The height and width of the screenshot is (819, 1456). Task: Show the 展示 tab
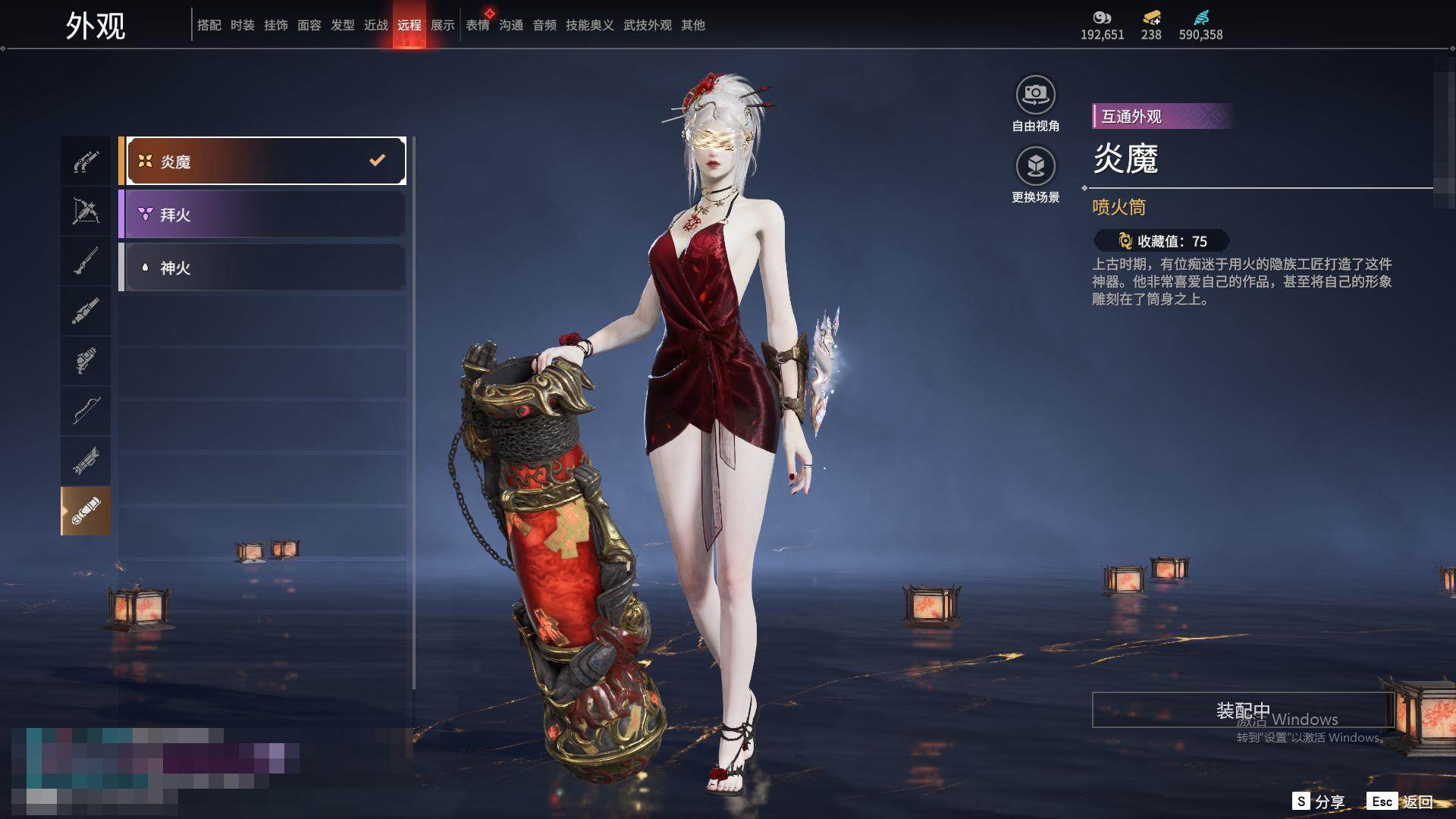coord(443,25)
